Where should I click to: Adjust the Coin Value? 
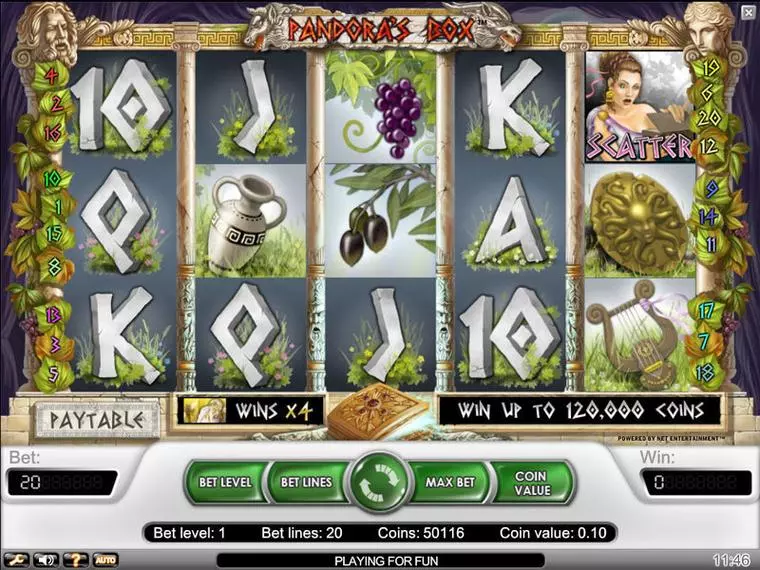click(x=531, y=482)
